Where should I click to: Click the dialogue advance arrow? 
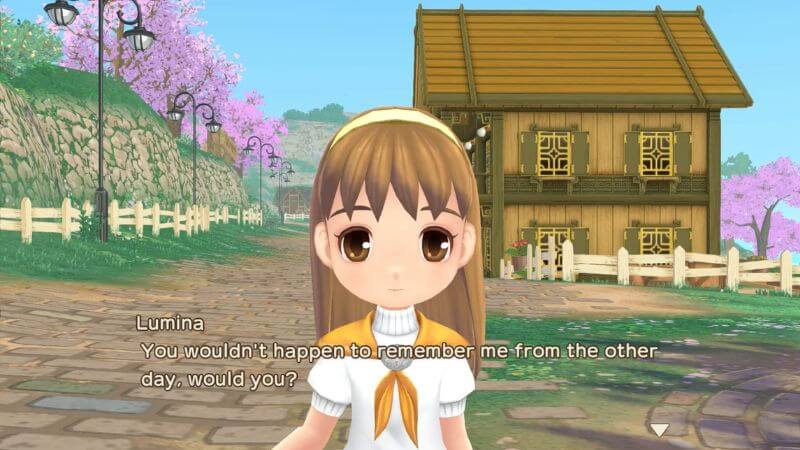[x=659, y=430]
